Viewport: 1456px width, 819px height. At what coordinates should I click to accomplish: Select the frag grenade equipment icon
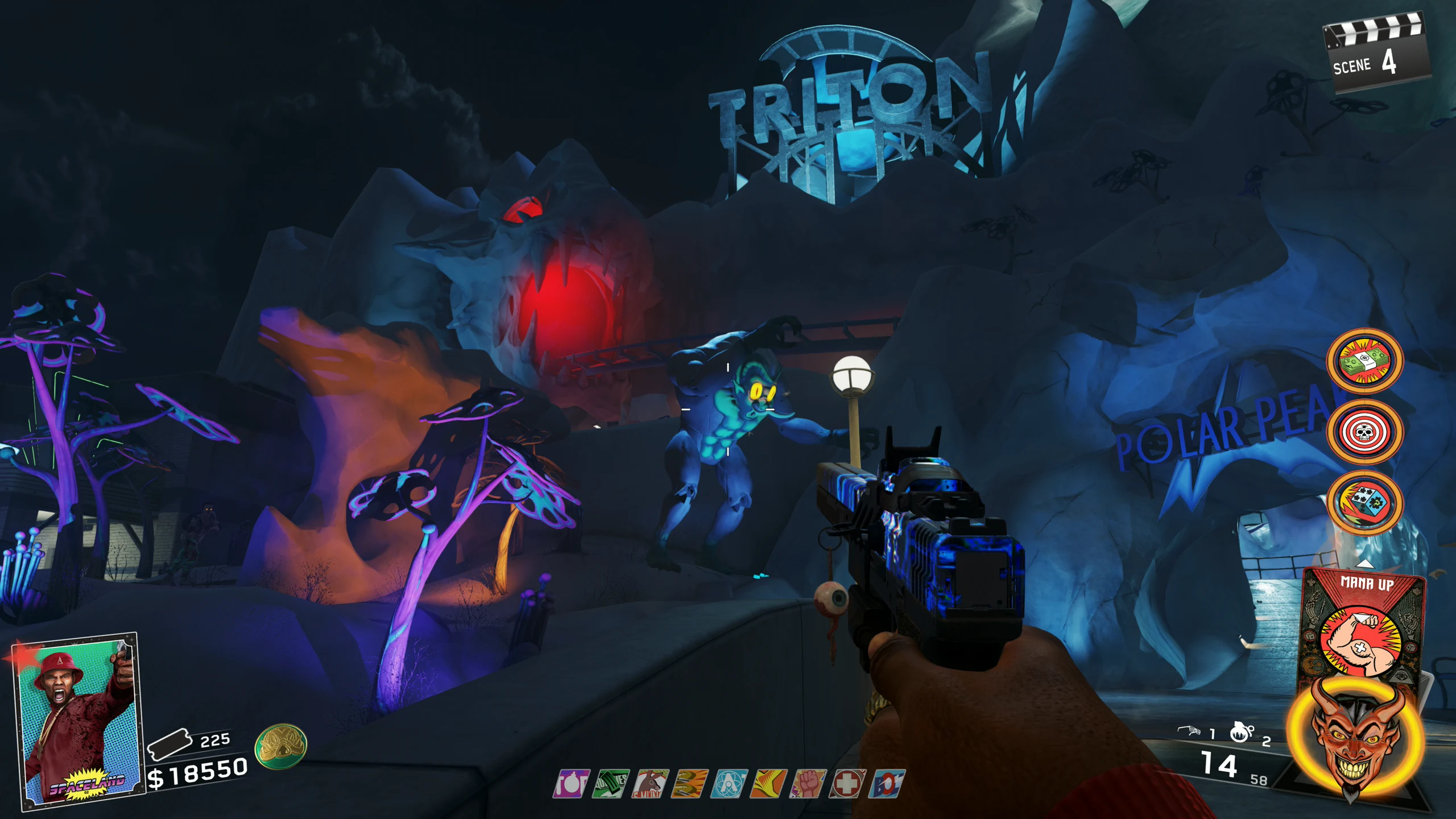pyautogui.click(x=1240, y=733)
